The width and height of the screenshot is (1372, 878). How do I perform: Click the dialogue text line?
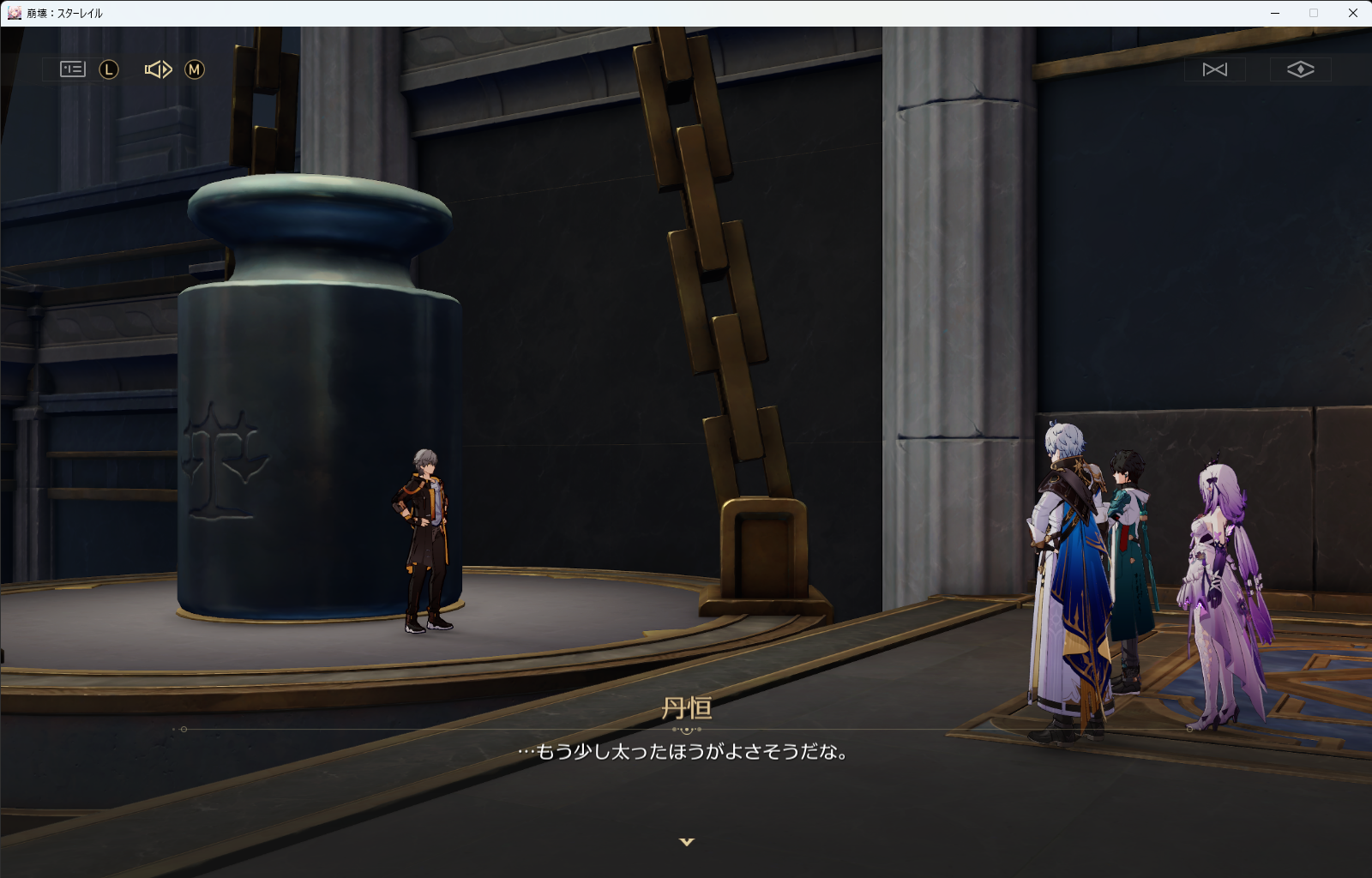tap(686, 752)
